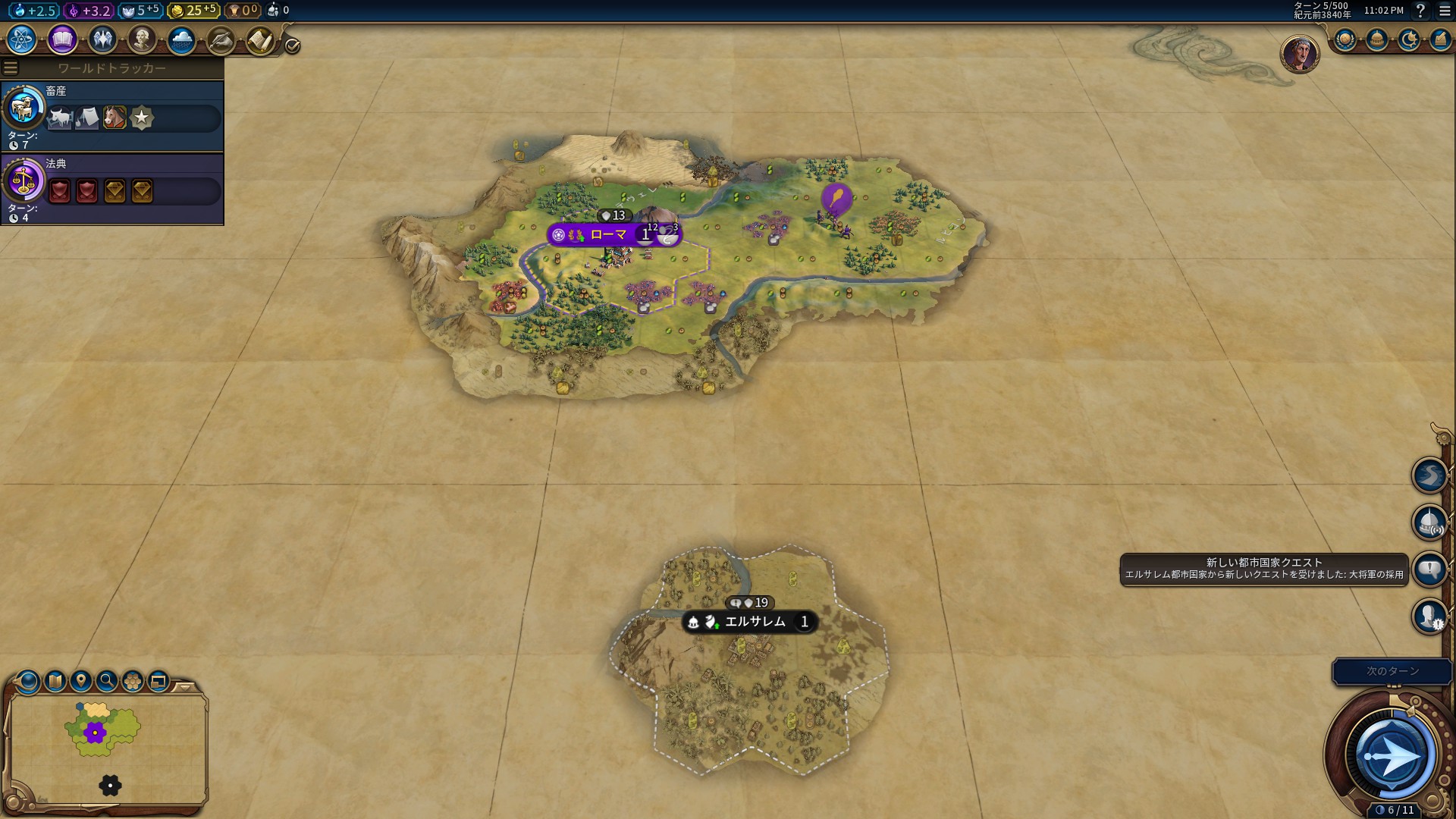The image size is (1456, 819).
Task: Click the minimap map pin button
Action: click(x=81, y=681)
